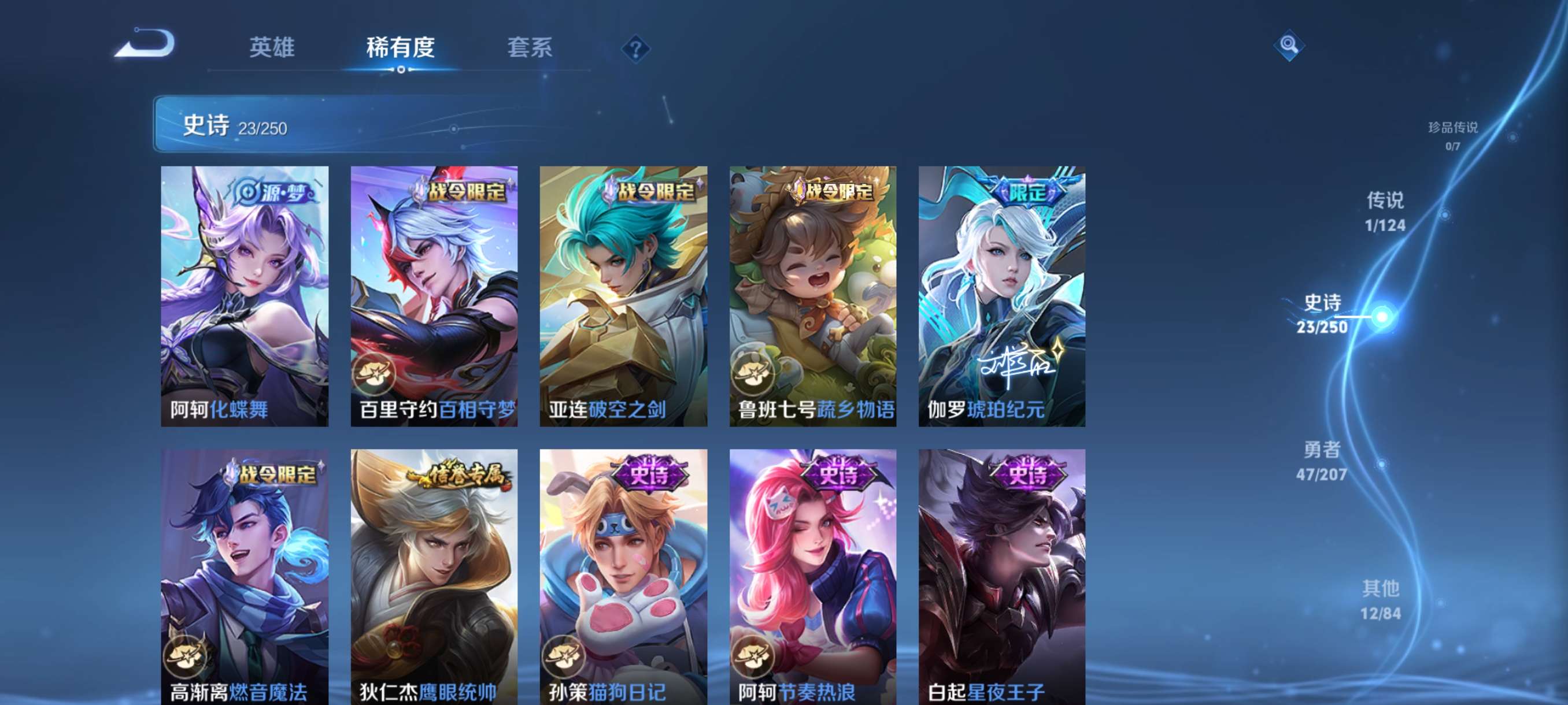This screenshot has width=1568, height=705.
Task: Choose the 狄仁杰 鹰眼统帅 skin card
Action: [434, 577]
